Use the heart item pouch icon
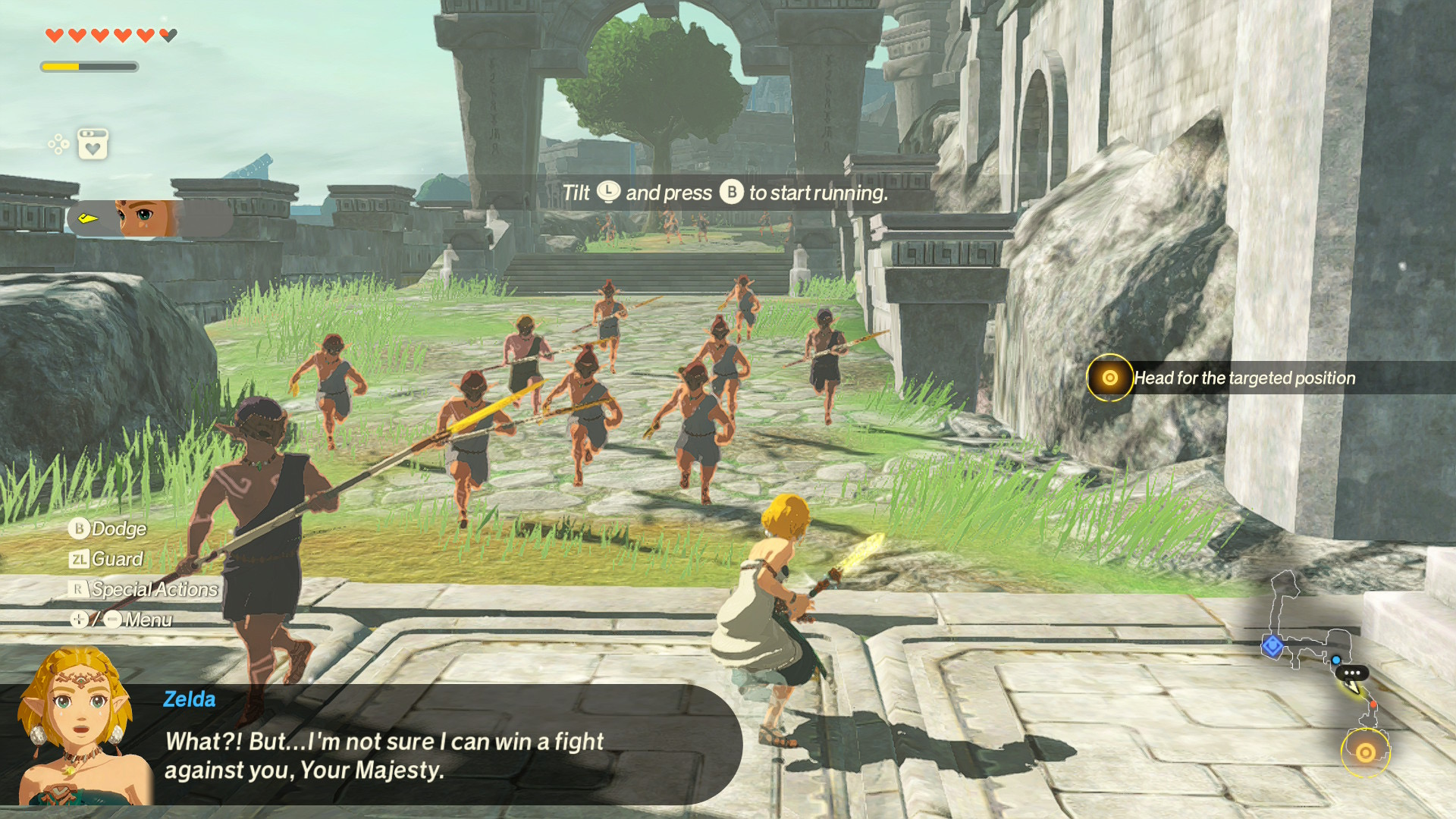This screenshot has height=819, width=1456. (x=93, y=143)
